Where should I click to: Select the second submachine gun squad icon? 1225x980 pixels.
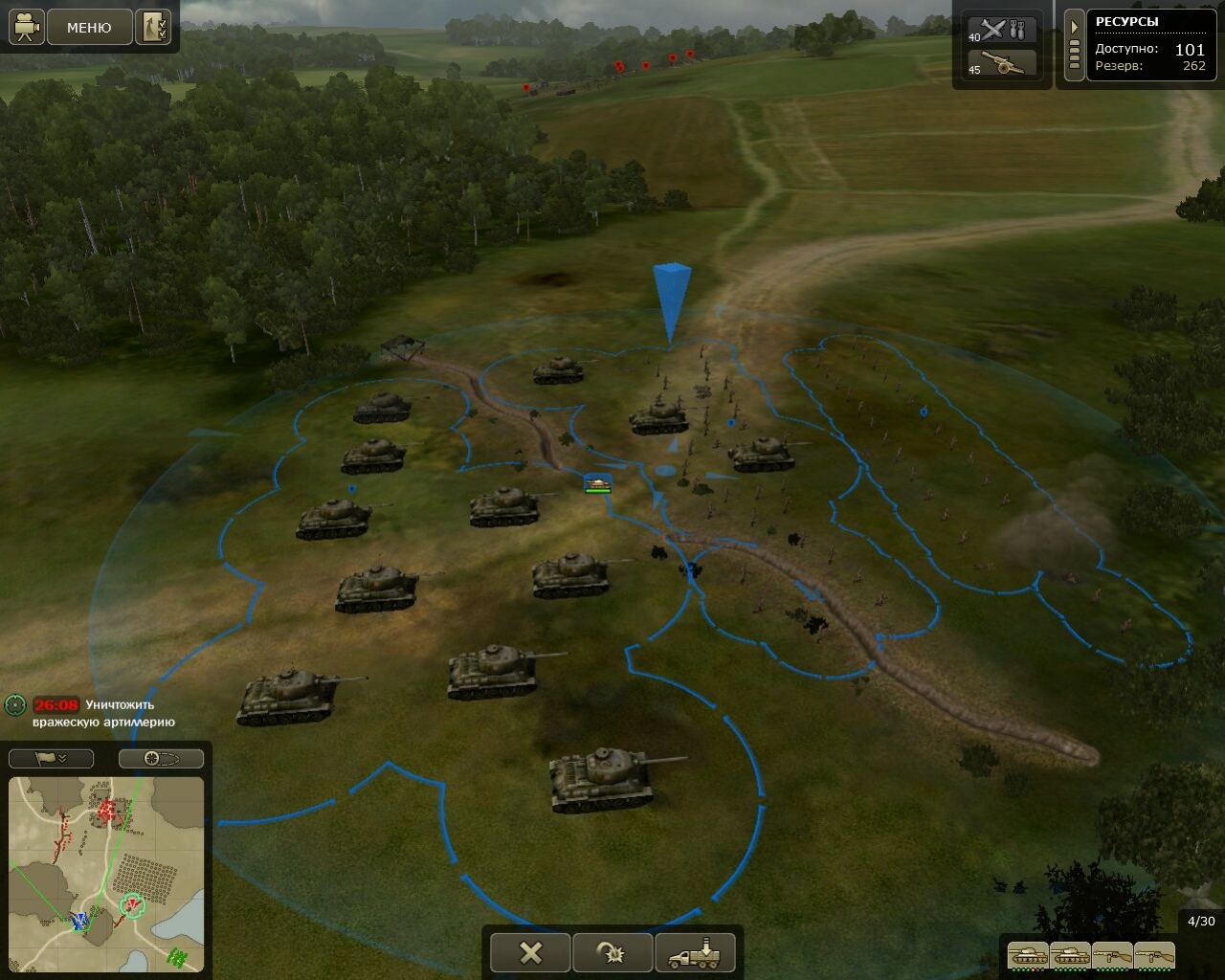[1153, 954]
